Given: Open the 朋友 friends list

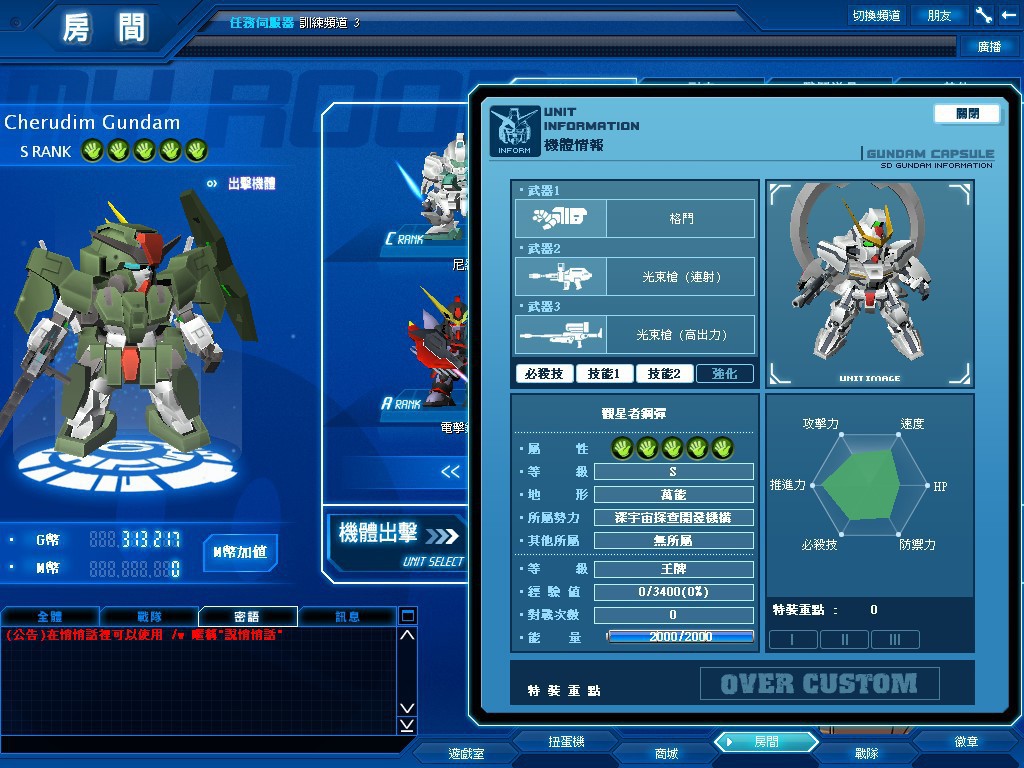Looking at the screenshot, I should pos(940,15).
